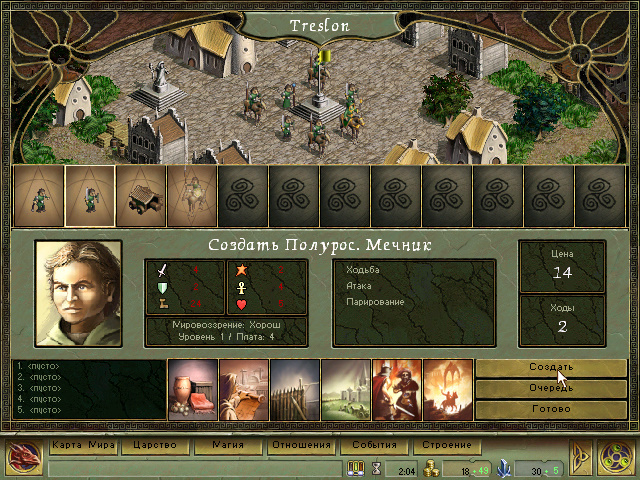Choose the pottery and goods build icon
Screen dimensions: 640x480
click(x=192, y=387)
